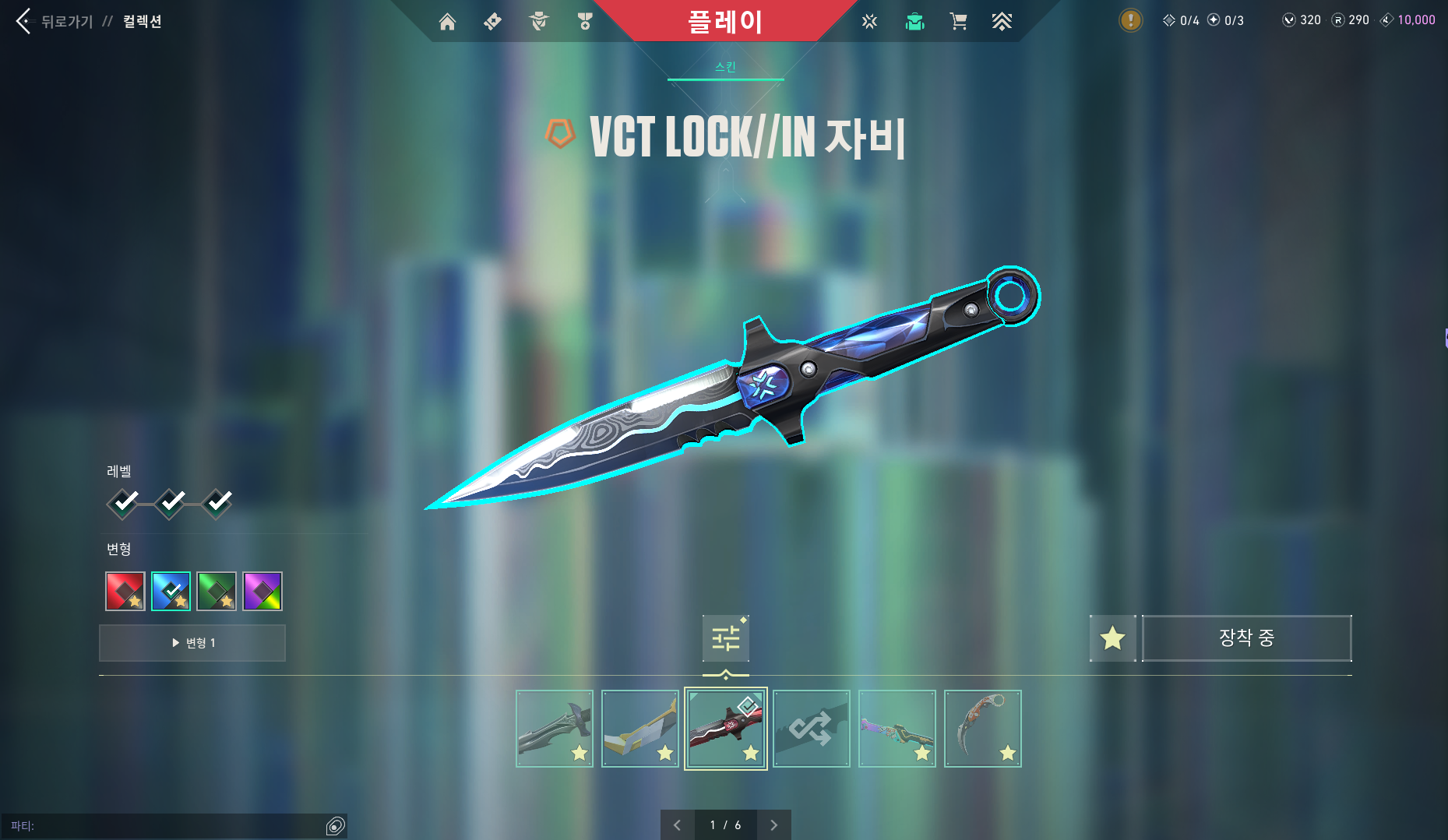Click the 장착 중 equip button
The height and width of the screenshot is (840, 1448).
coord(1246,638)
